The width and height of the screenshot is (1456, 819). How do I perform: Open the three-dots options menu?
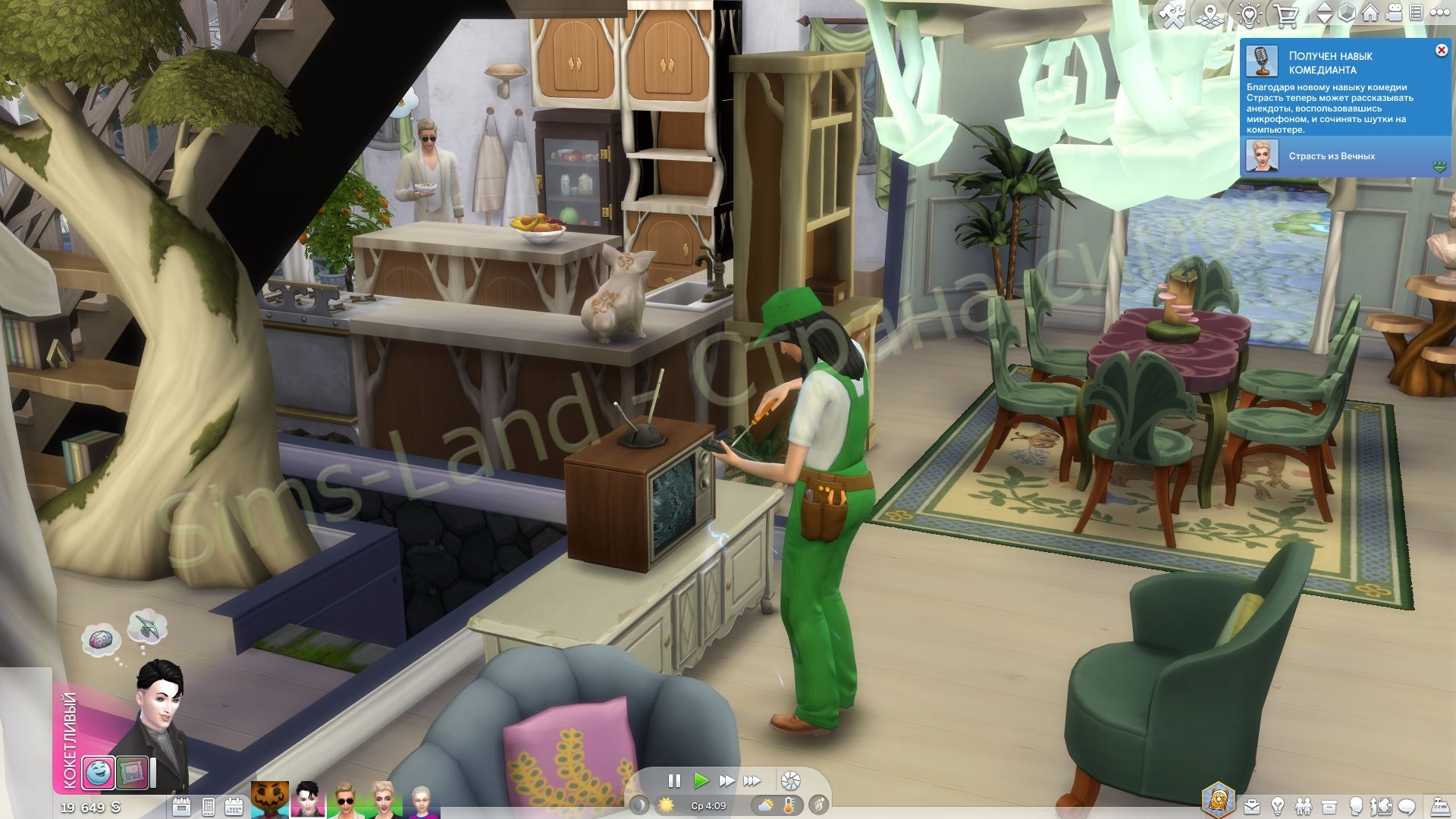tap(1439, 13)
